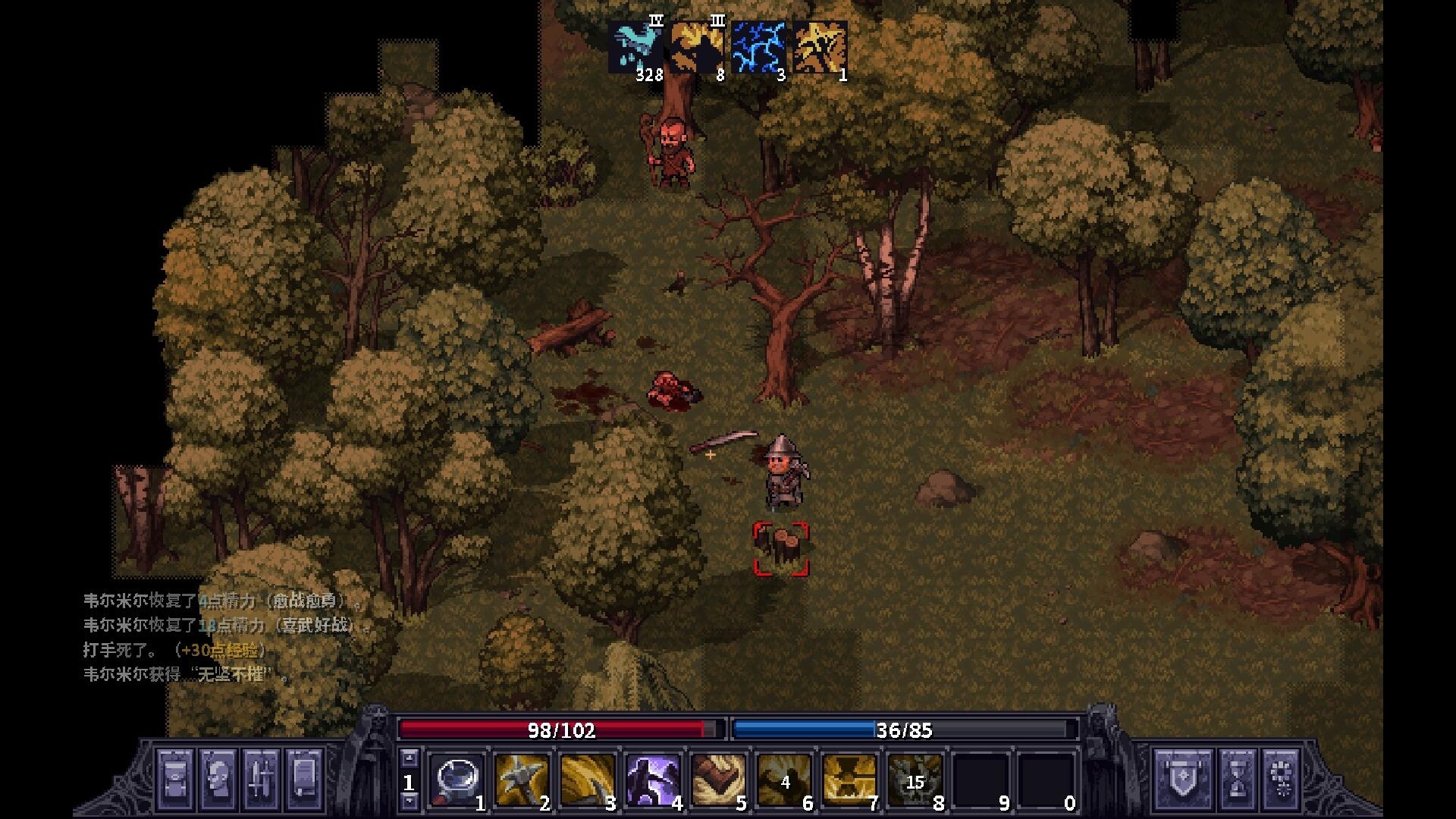This screenshot has width=1456, height=819.
Task: Open the inventory backpack panel
Action: pos(175,779)
